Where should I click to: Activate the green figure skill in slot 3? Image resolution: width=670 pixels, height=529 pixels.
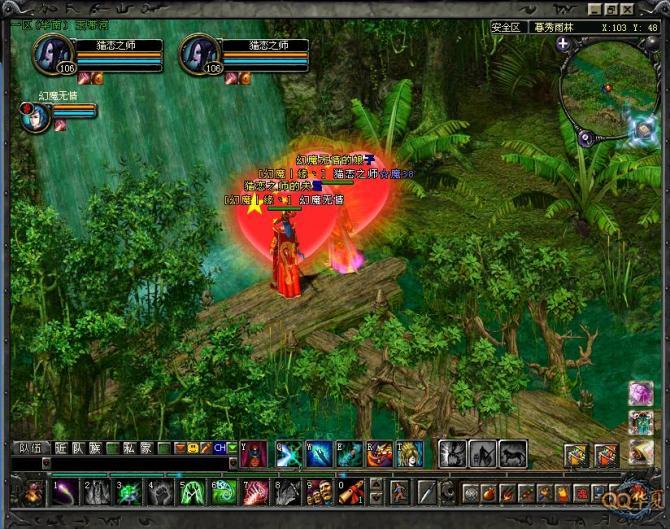pyautogui.click(x=128, y=492)
